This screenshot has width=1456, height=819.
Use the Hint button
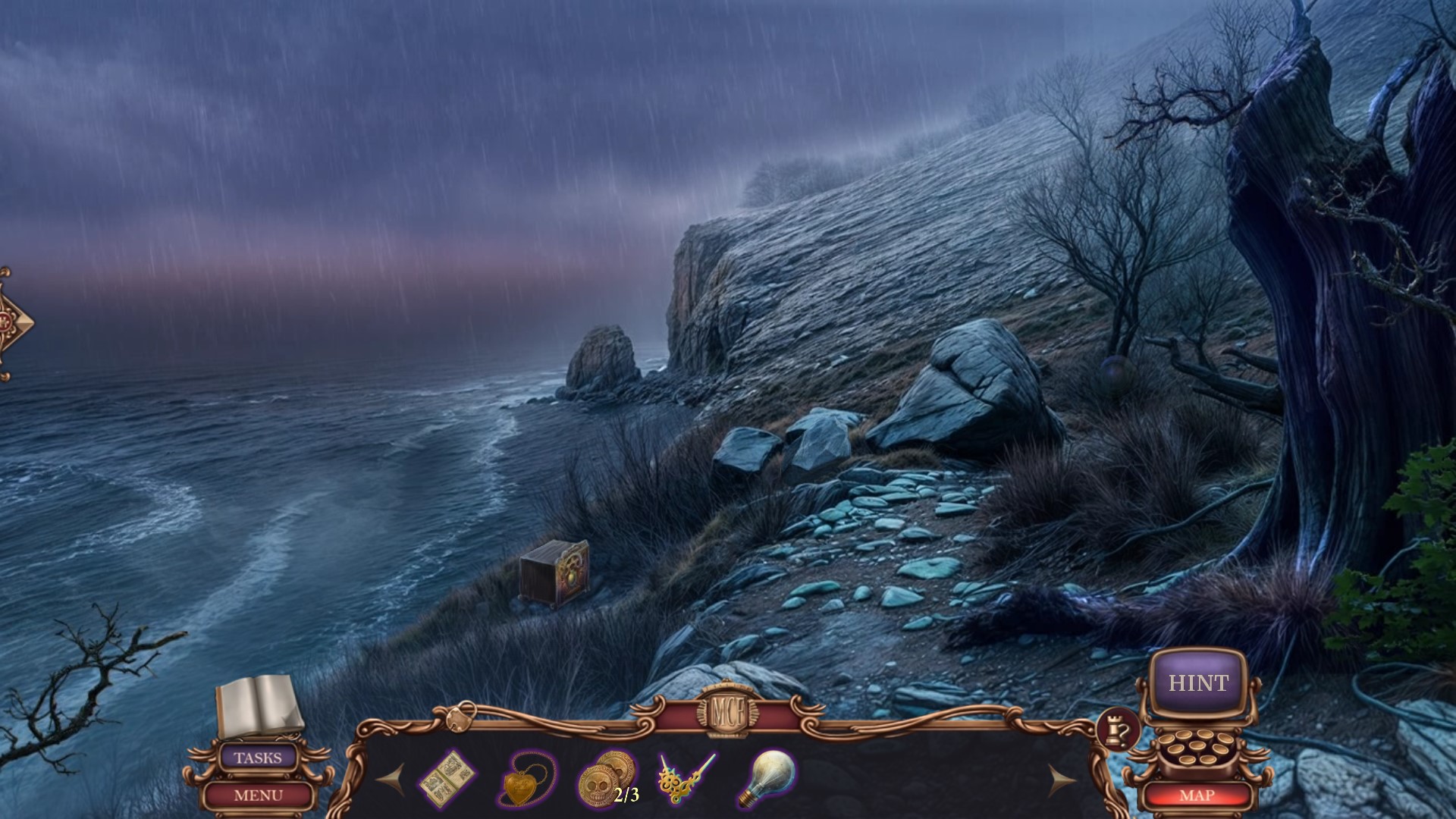[x=1197, y=683]
